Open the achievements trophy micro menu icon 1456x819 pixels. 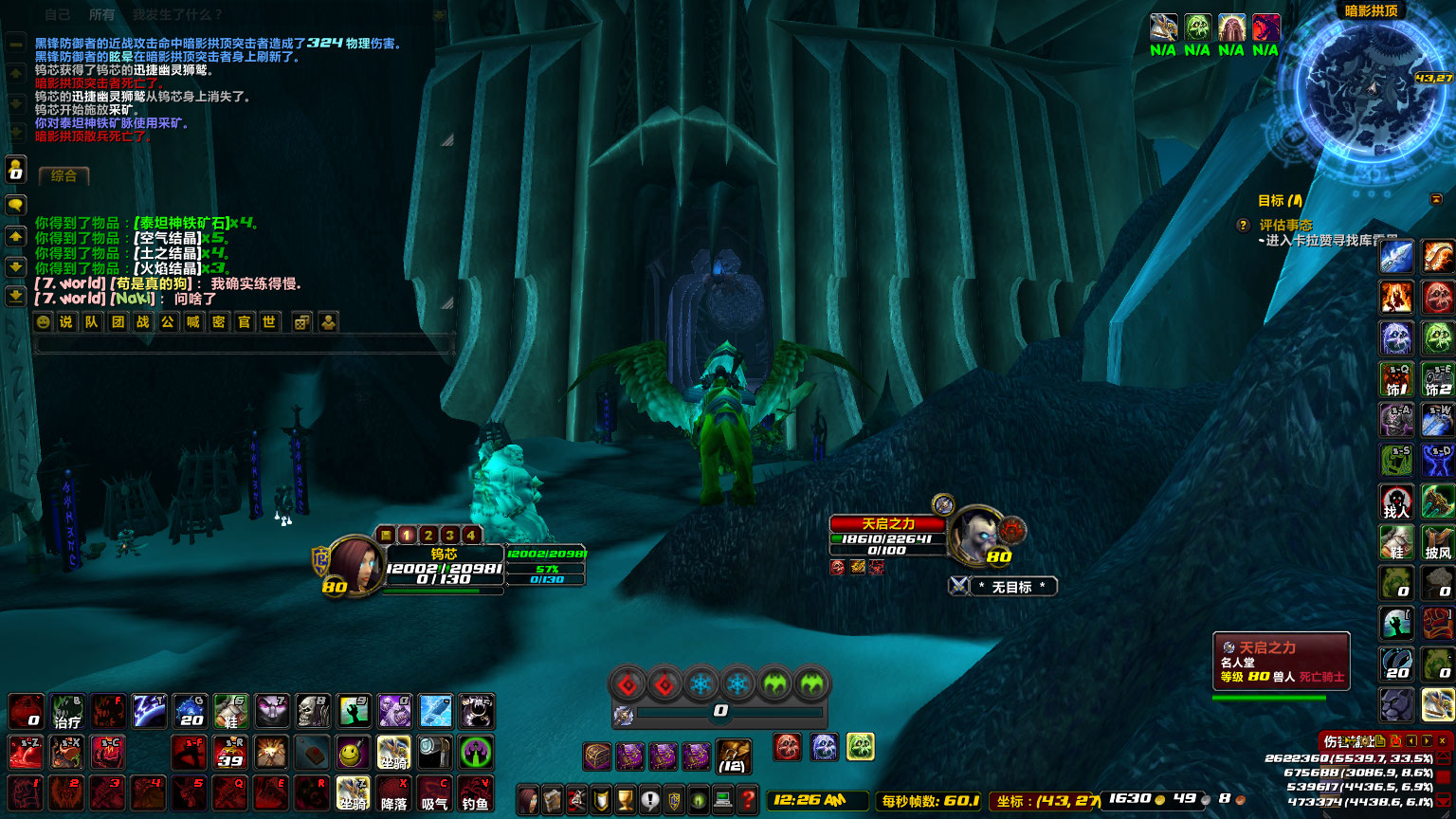(x=624, y=800)
